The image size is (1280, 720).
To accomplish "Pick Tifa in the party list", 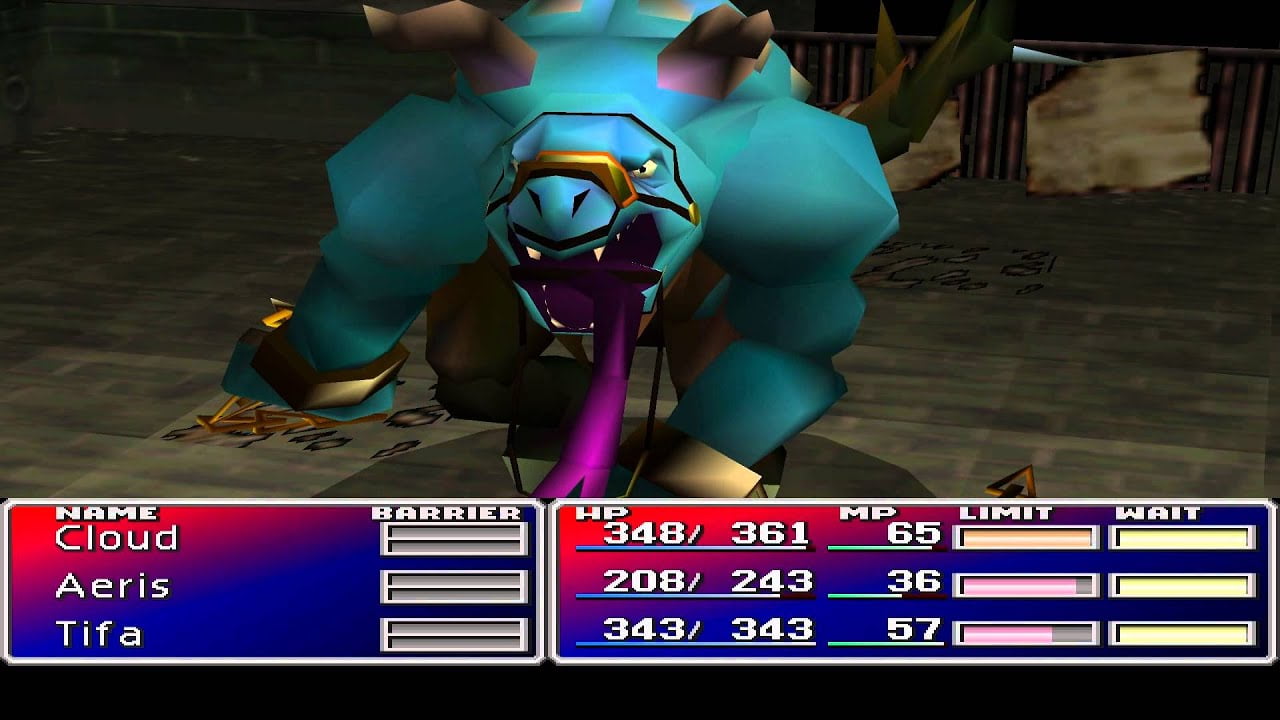I will [99, 634].
